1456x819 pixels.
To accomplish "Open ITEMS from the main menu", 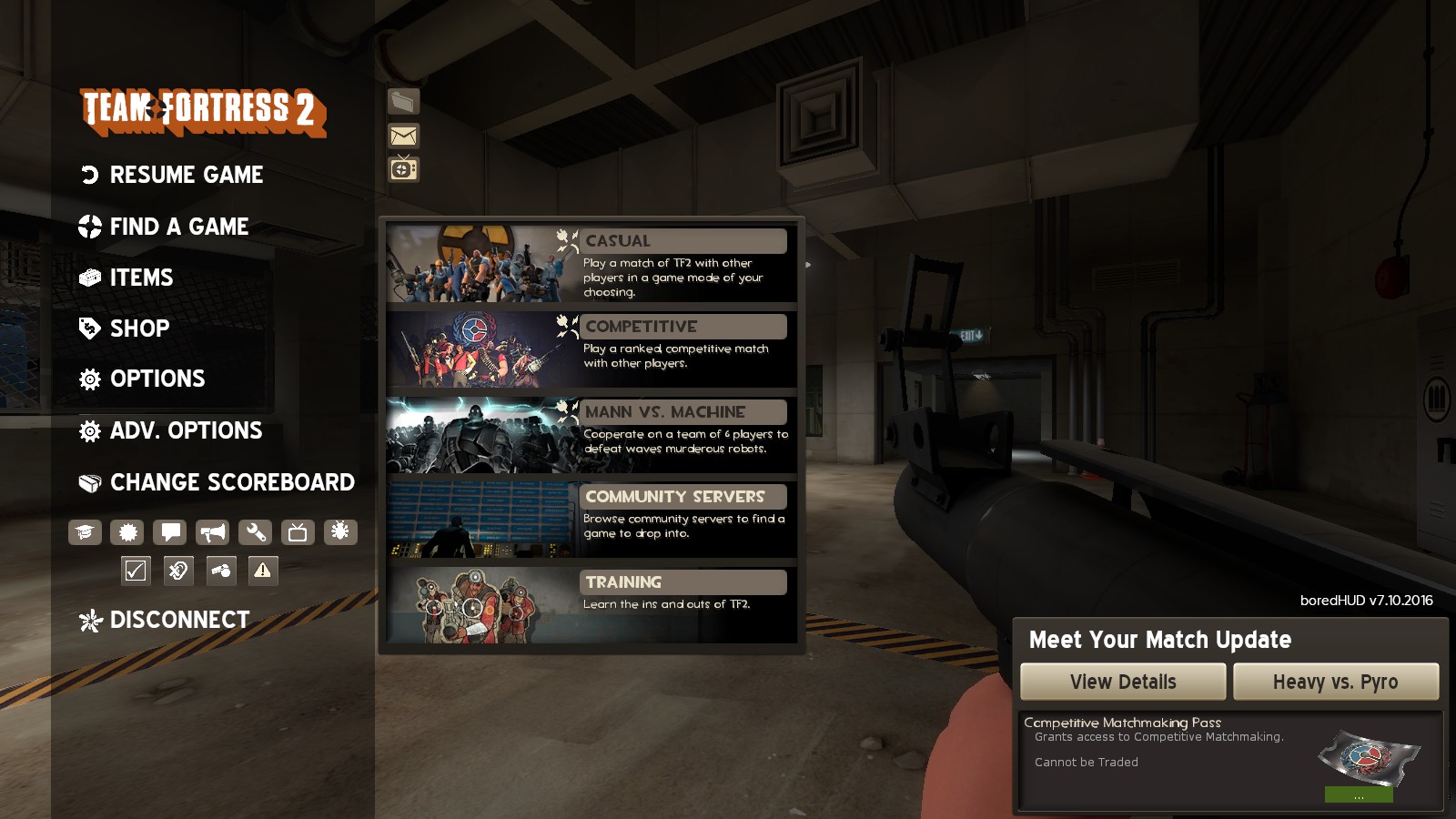I will point(141,278).
